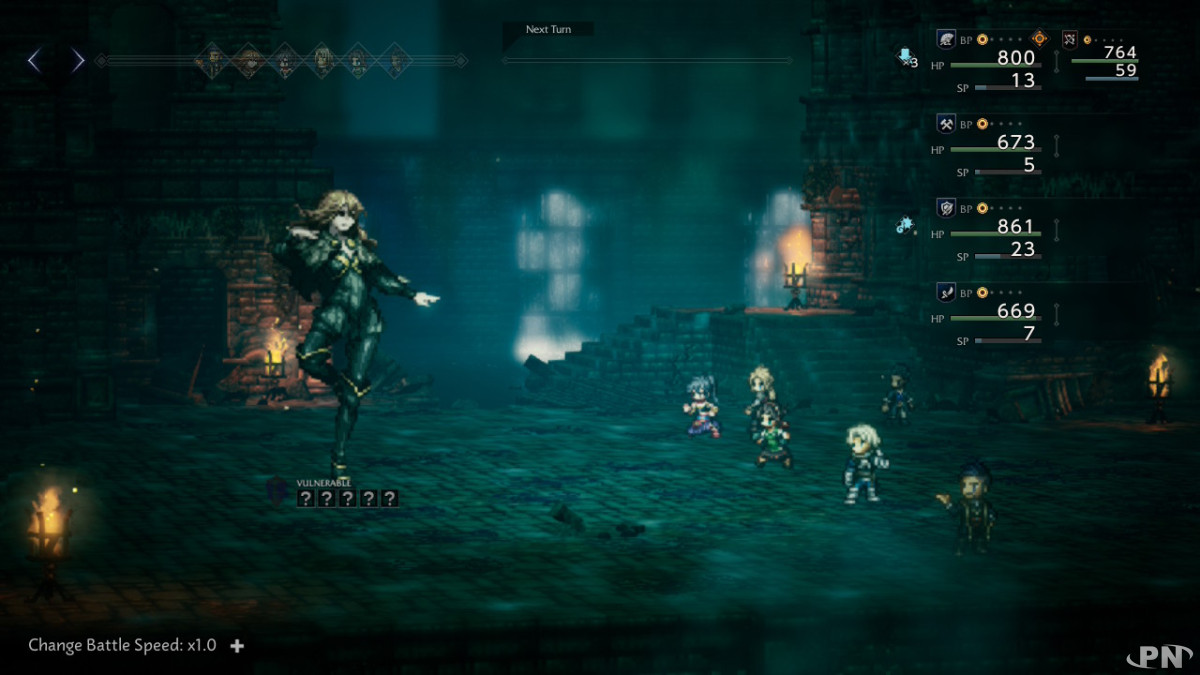This screenshot has height=675, width=1200.
Task: Select the feather job icon party member
Action: tap(945, 292)
